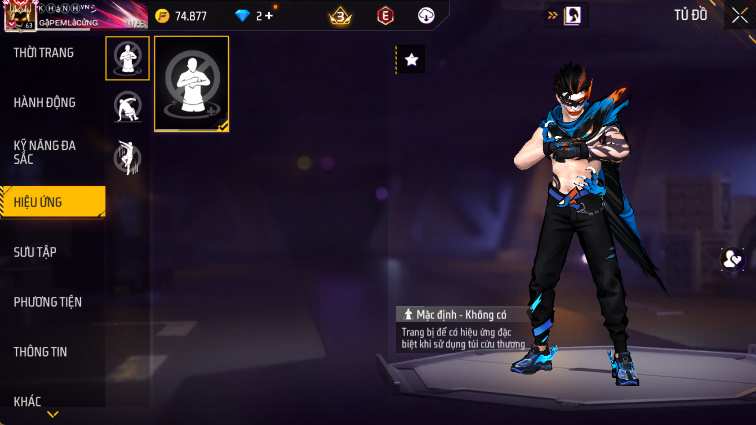Tap the red E hexagon icon
The image size is (756, 425).
point(385,16)
